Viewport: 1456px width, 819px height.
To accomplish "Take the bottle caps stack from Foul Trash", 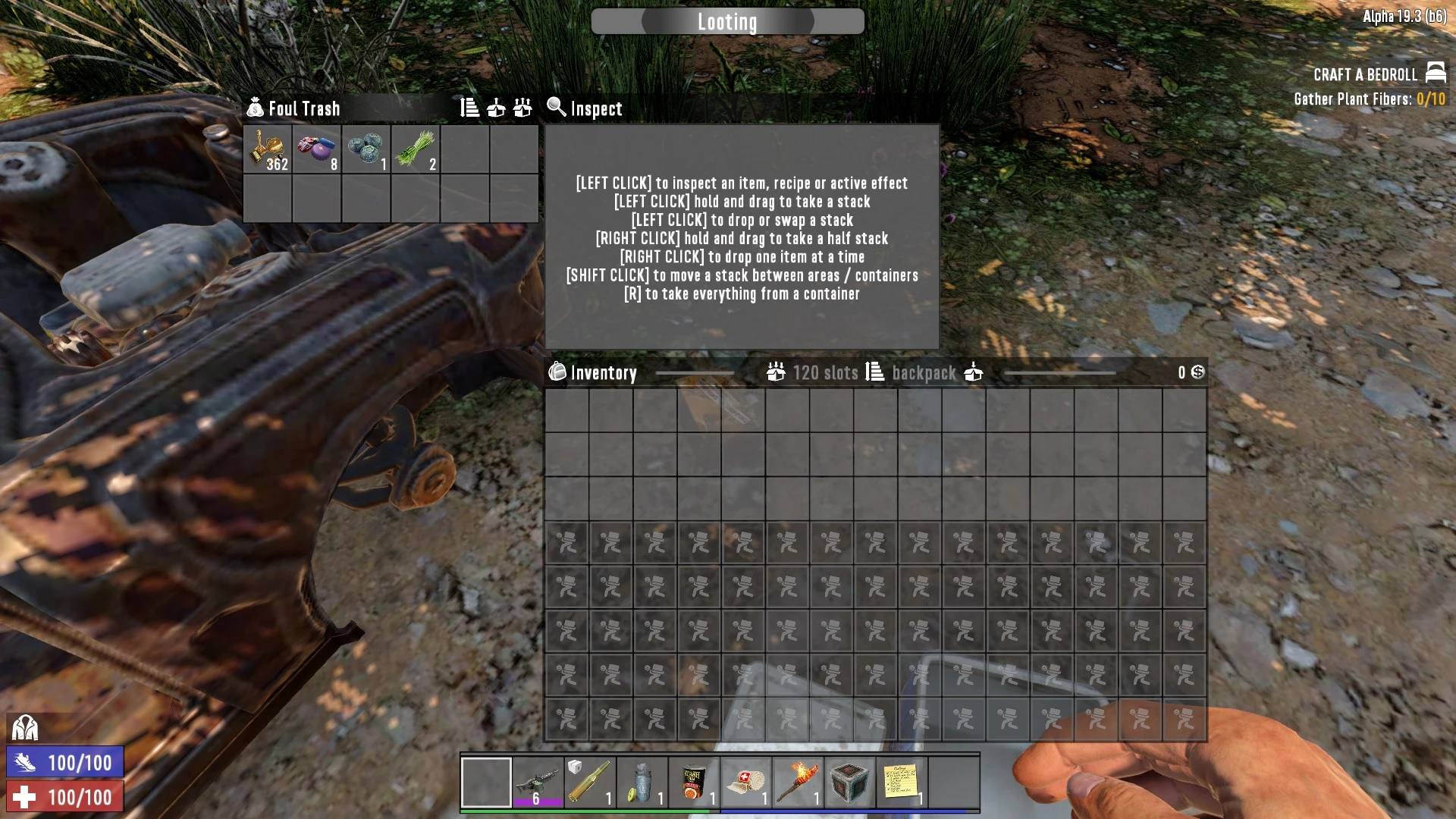I will (x=317, y=149).
